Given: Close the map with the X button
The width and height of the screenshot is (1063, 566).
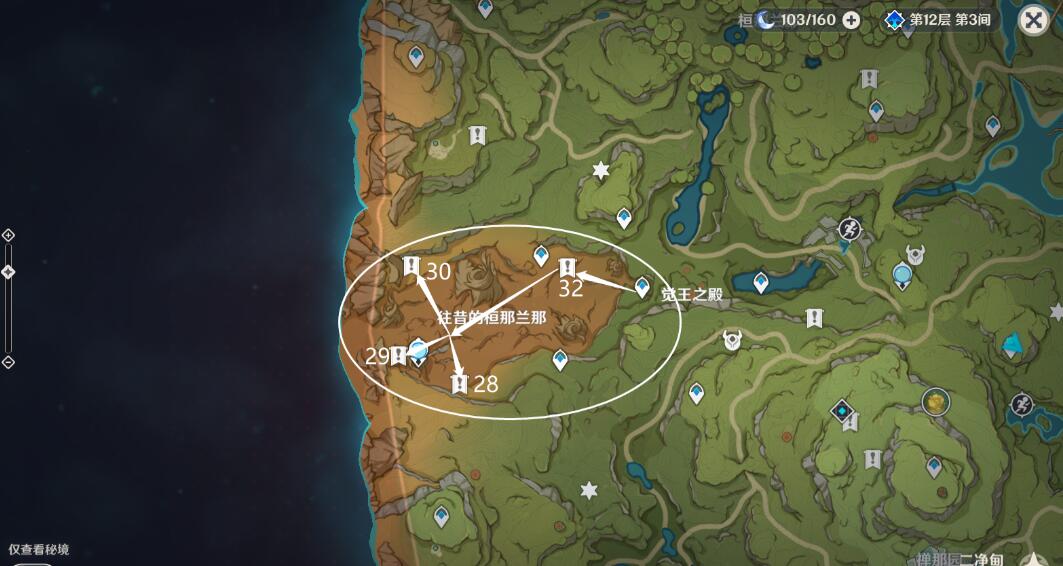Looking at the screenshot, I should (1033, 20).
